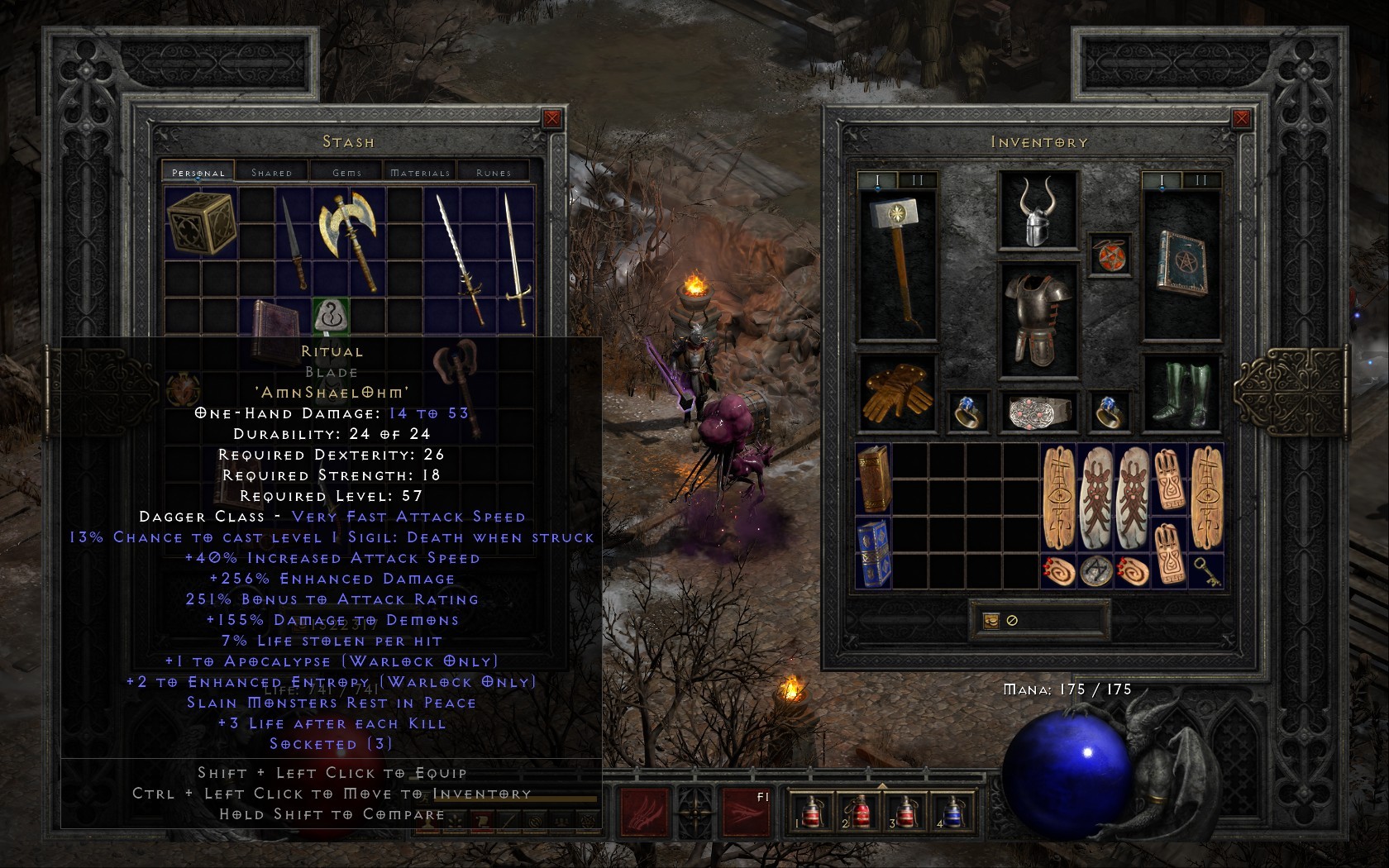Select the horned helmet in inventory
This screenshot has height=868, width=1389.
coord(1038,215)
